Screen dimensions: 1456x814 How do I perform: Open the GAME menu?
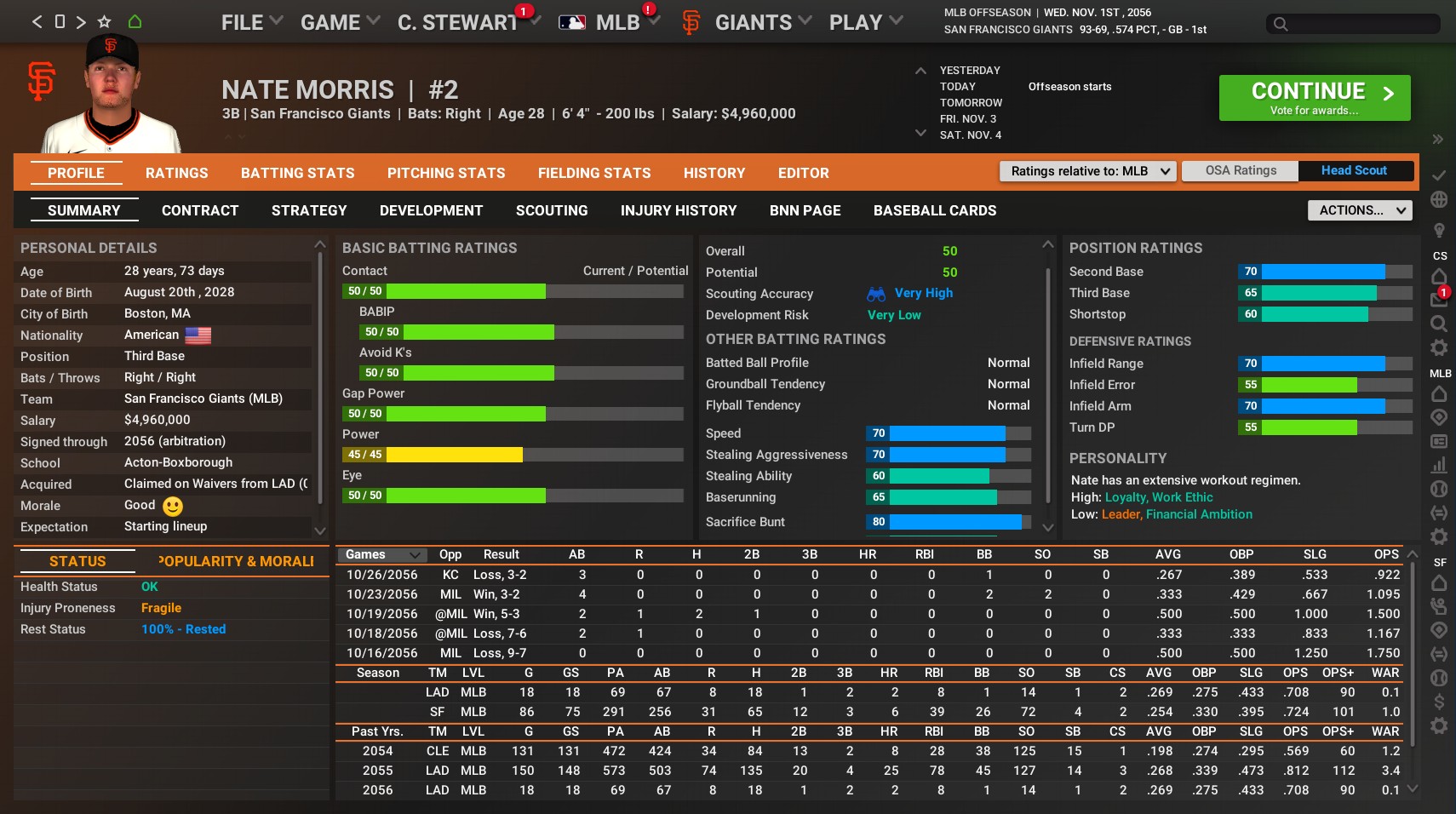click(x=333, y=21)
